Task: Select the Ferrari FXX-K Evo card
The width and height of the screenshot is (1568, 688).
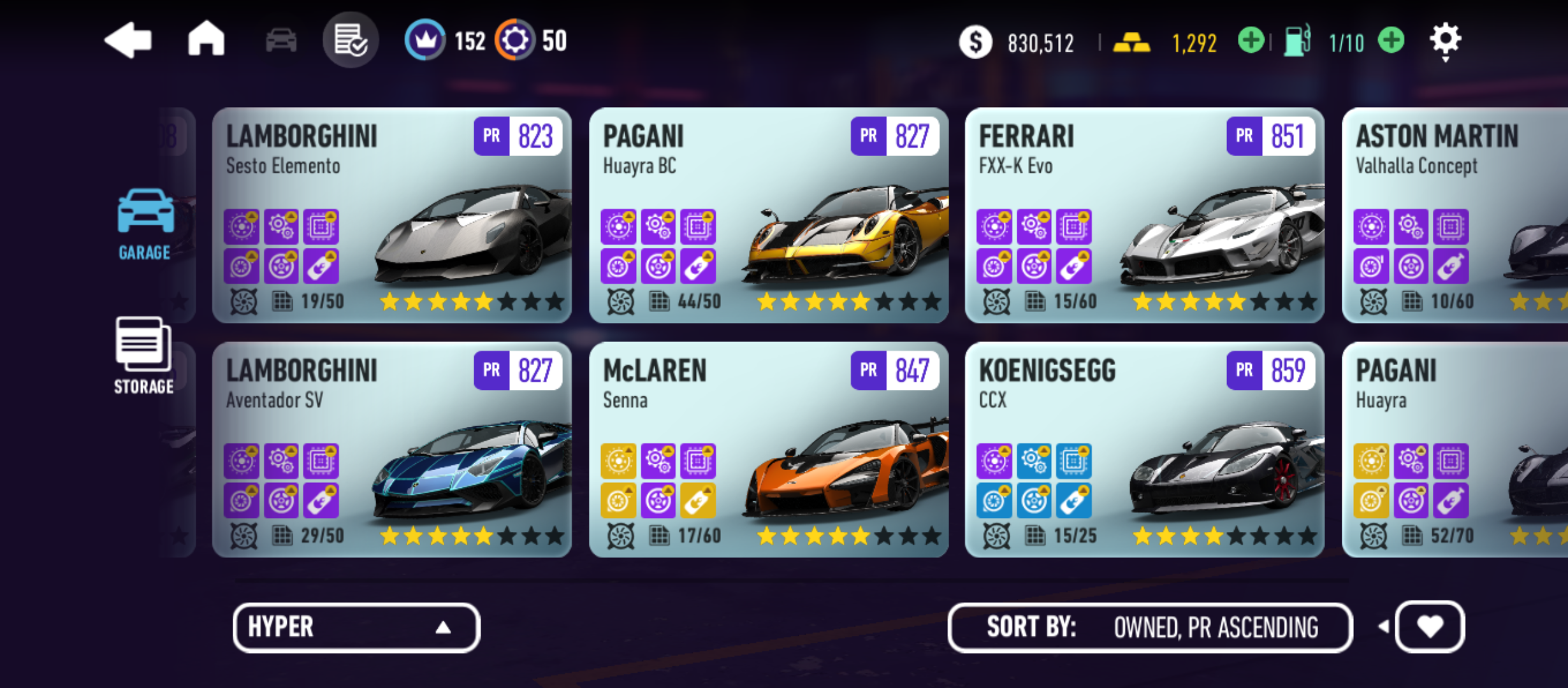Action: pyautogui.click(x=1144, y=215)
